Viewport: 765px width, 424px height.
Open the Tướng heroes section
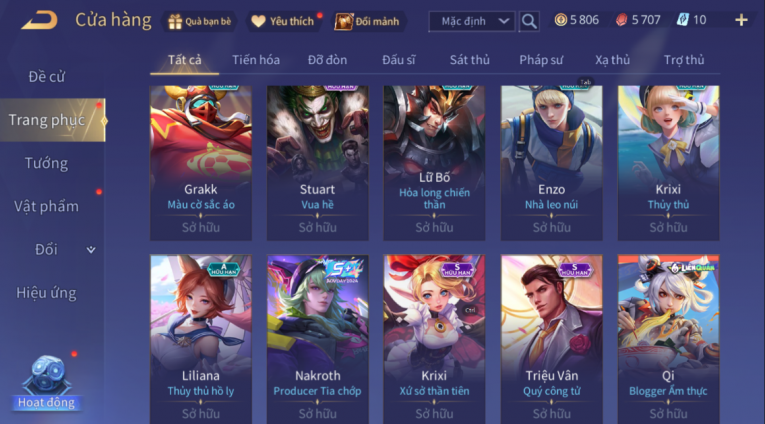point(47,163)
